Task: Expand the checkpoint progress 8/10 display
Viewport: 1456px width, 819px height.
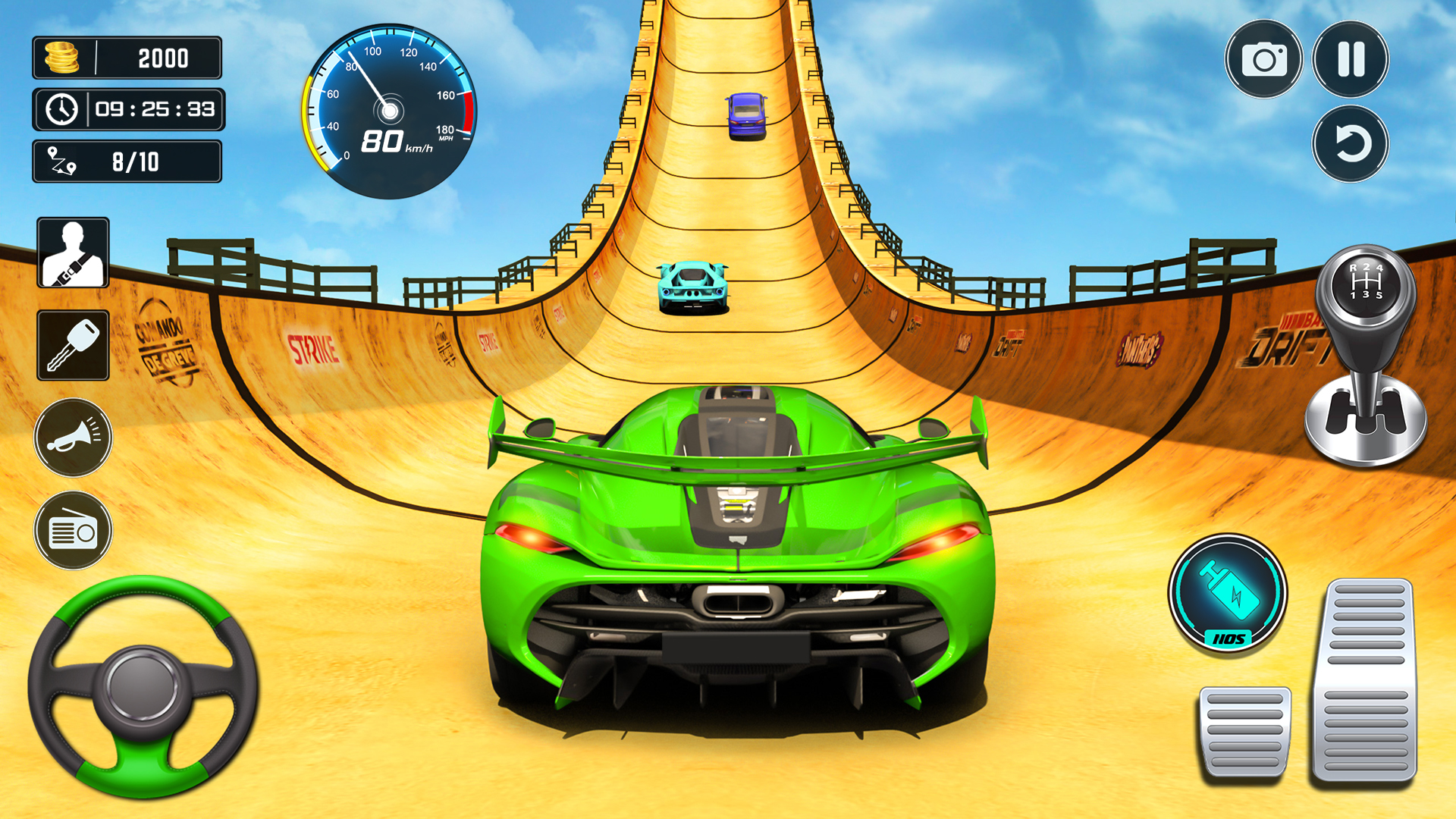Action: [127, 162]
